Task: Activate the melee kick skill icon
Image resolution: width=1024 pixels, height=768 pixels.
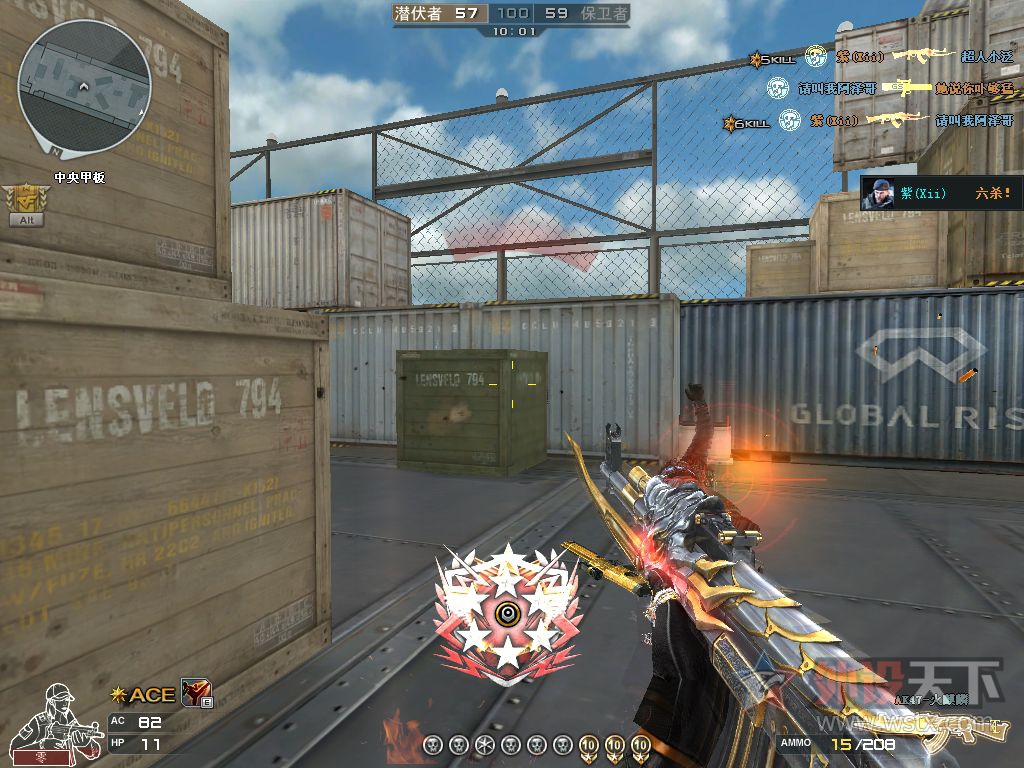Action: tap(195, 692)
